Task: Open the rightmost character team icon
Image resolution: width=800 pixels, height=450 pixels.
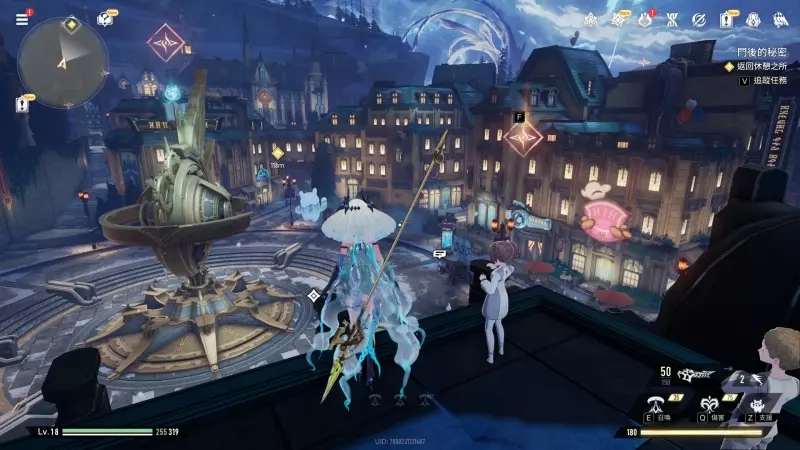Action: [779, 18]
